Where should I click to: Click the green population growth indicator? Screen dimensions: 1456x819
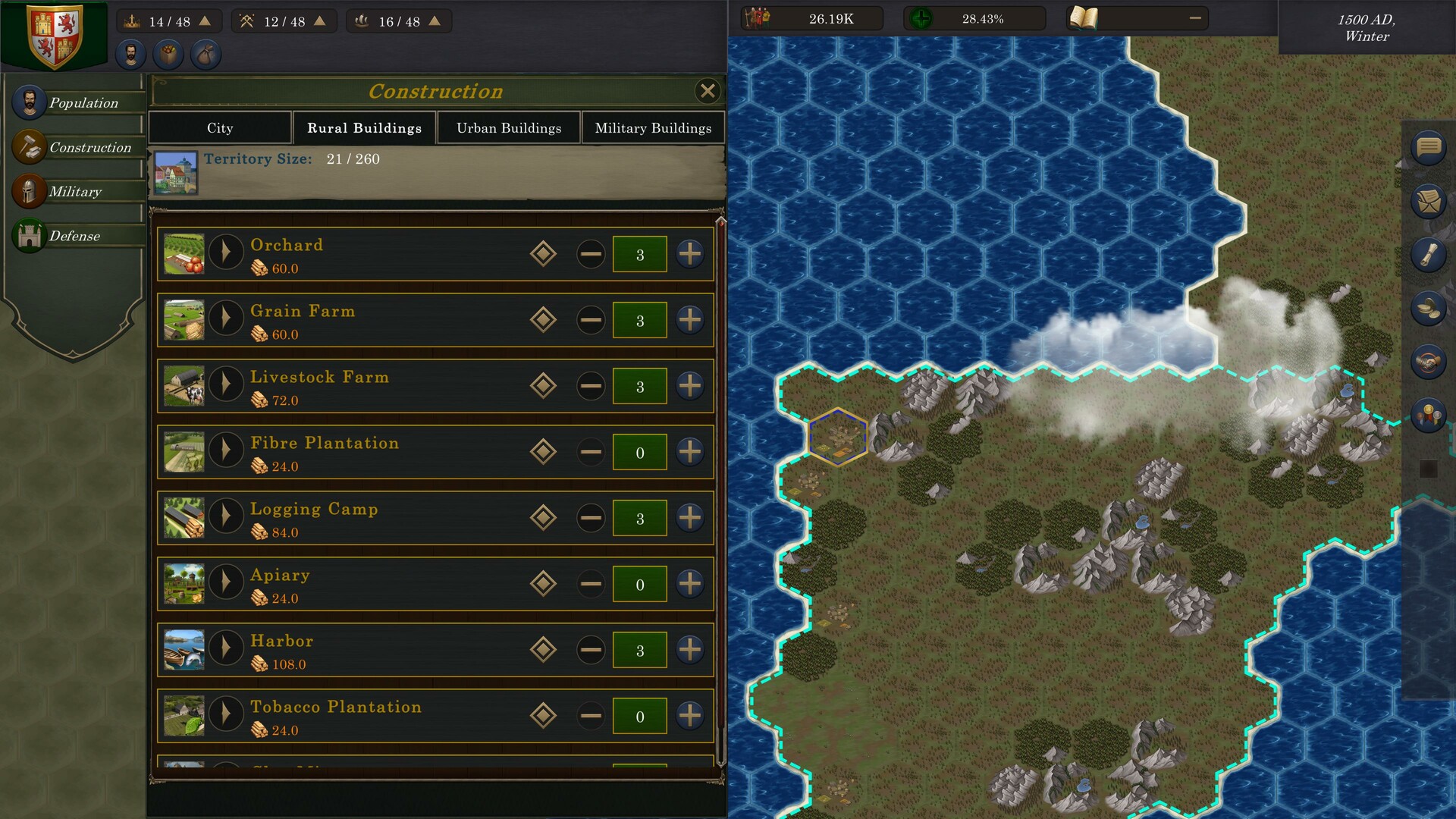click(924, 18)
